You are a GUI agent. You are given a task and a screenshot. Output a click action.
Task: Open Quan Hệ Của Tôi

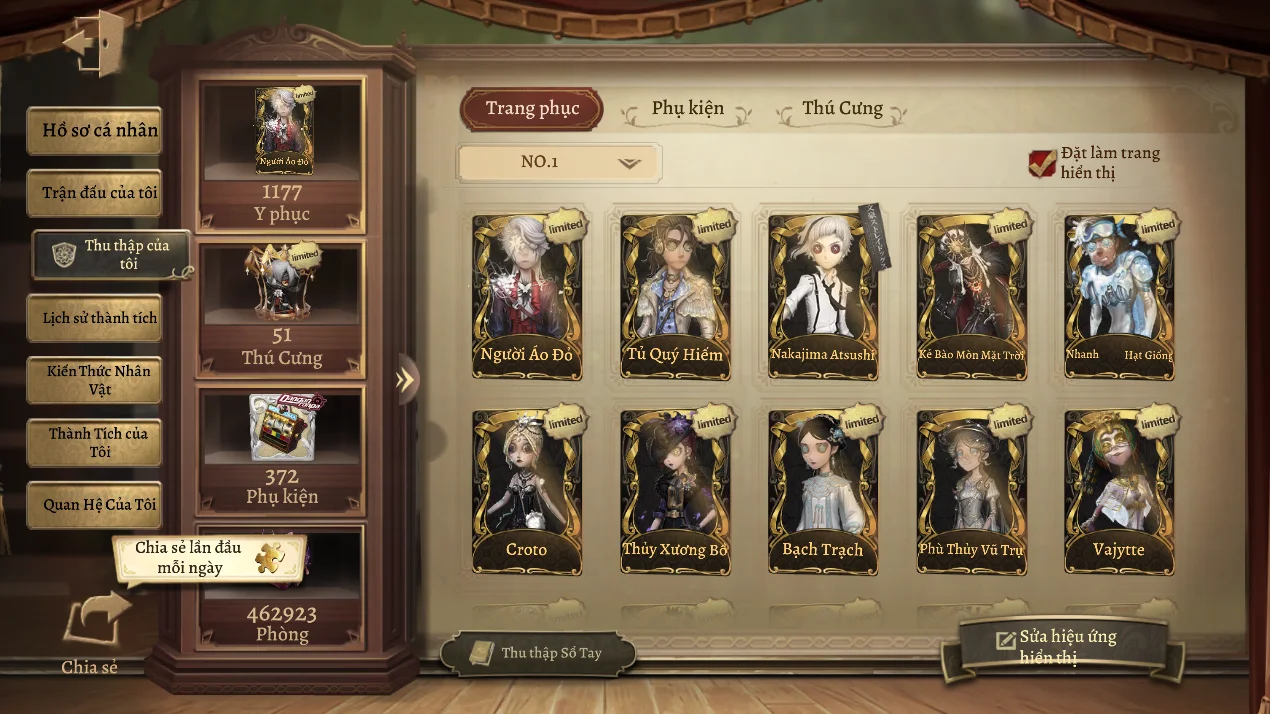point(95,505)
